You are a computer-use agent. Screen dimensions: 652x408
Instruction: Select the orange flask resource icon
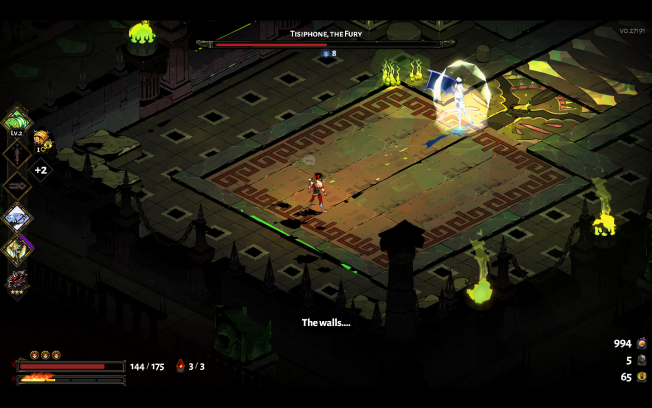coord(641,343)
